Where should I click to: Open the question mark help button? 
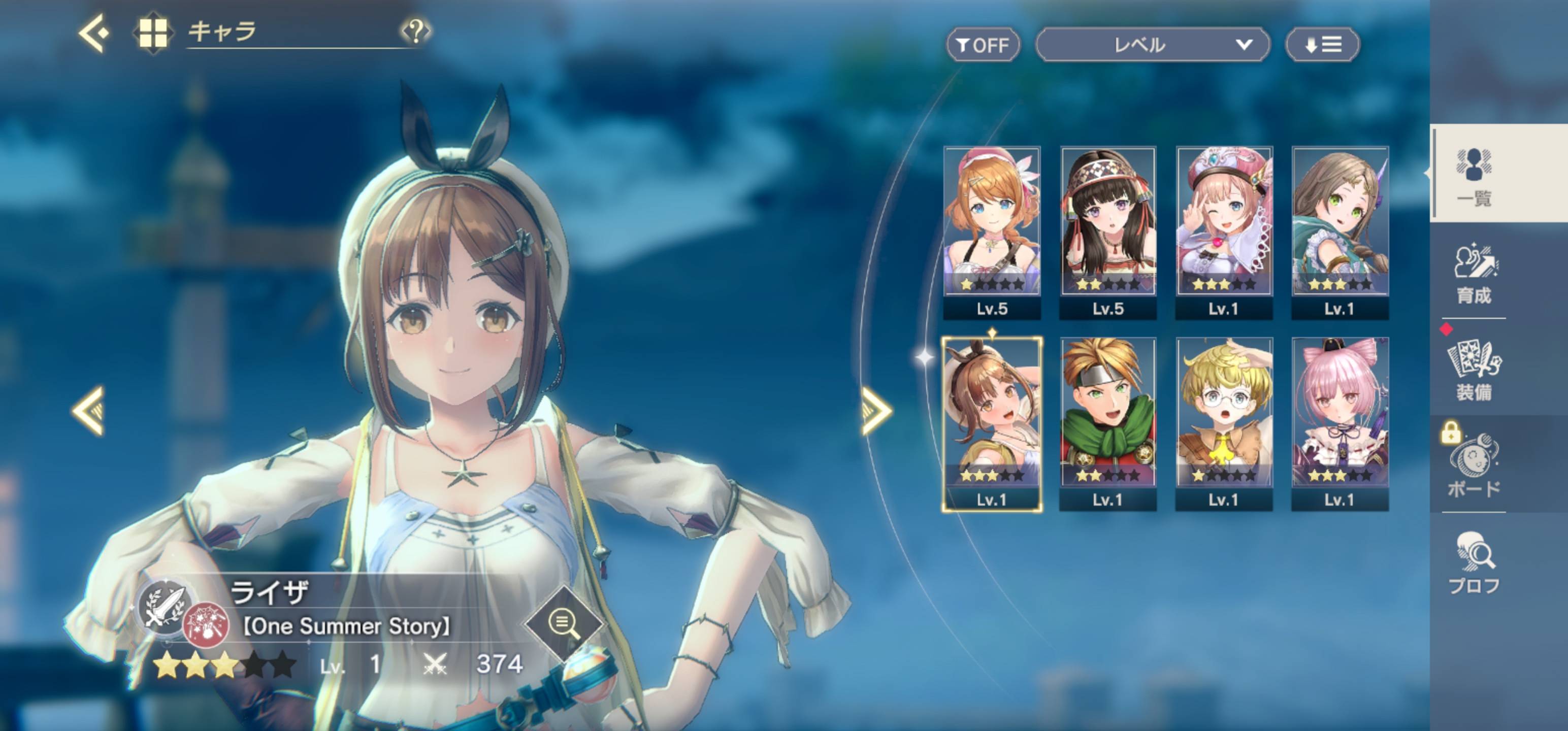tap(416, 30)
